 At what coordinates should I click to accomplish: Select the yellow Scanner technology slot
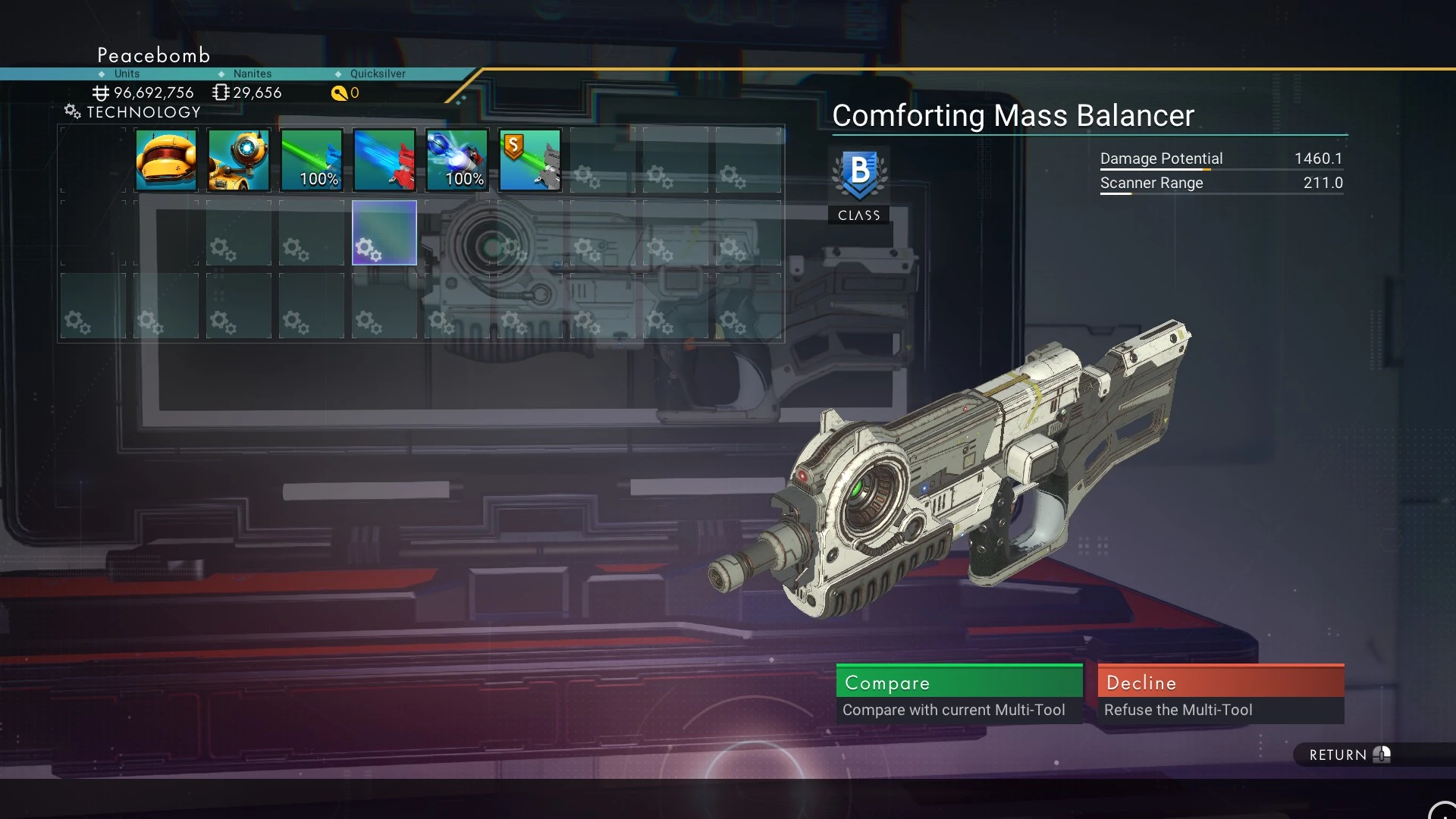click(x=166, y=160)
